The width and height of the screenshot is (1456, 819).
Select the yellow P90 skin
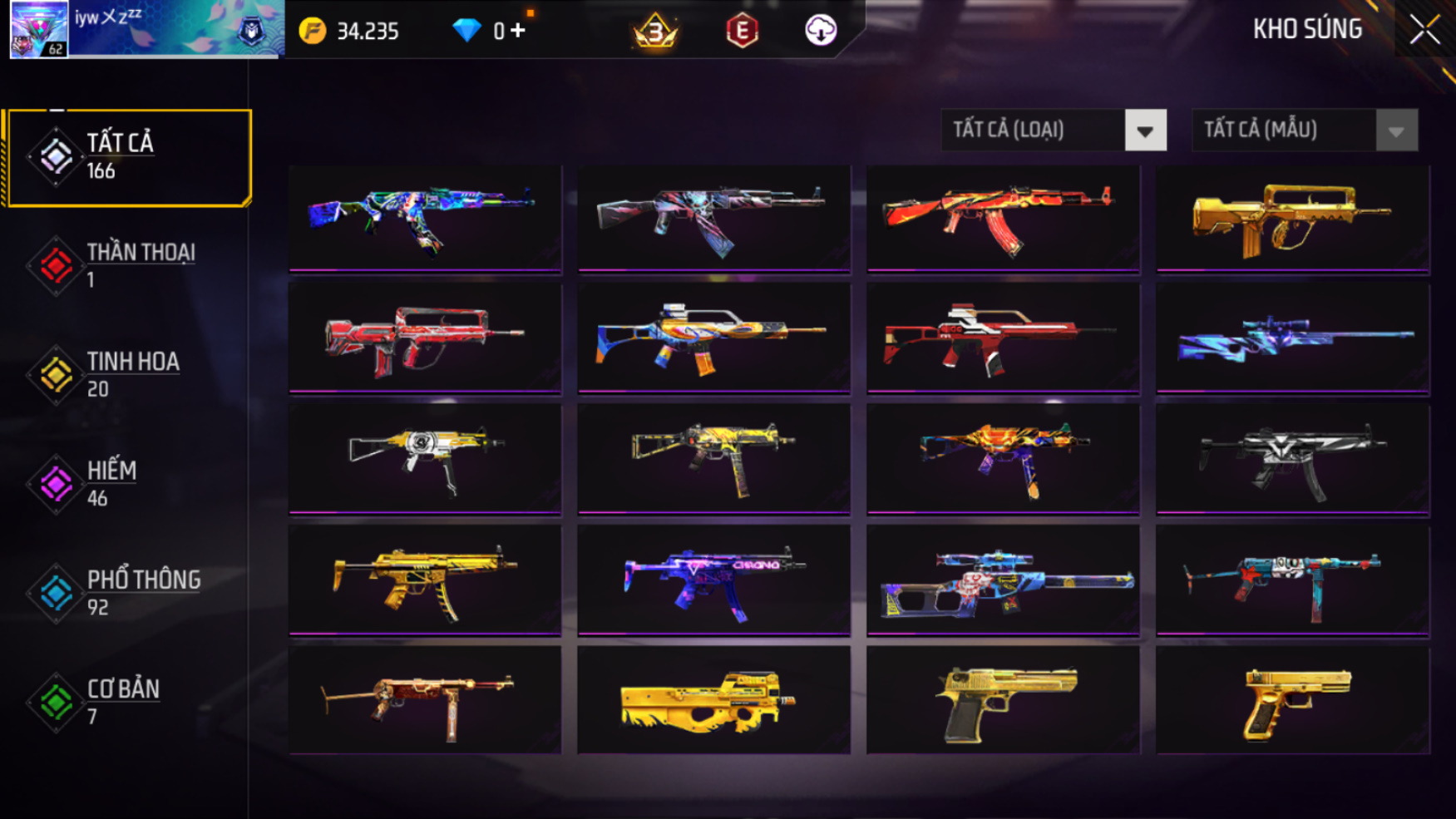pos(713,701)
